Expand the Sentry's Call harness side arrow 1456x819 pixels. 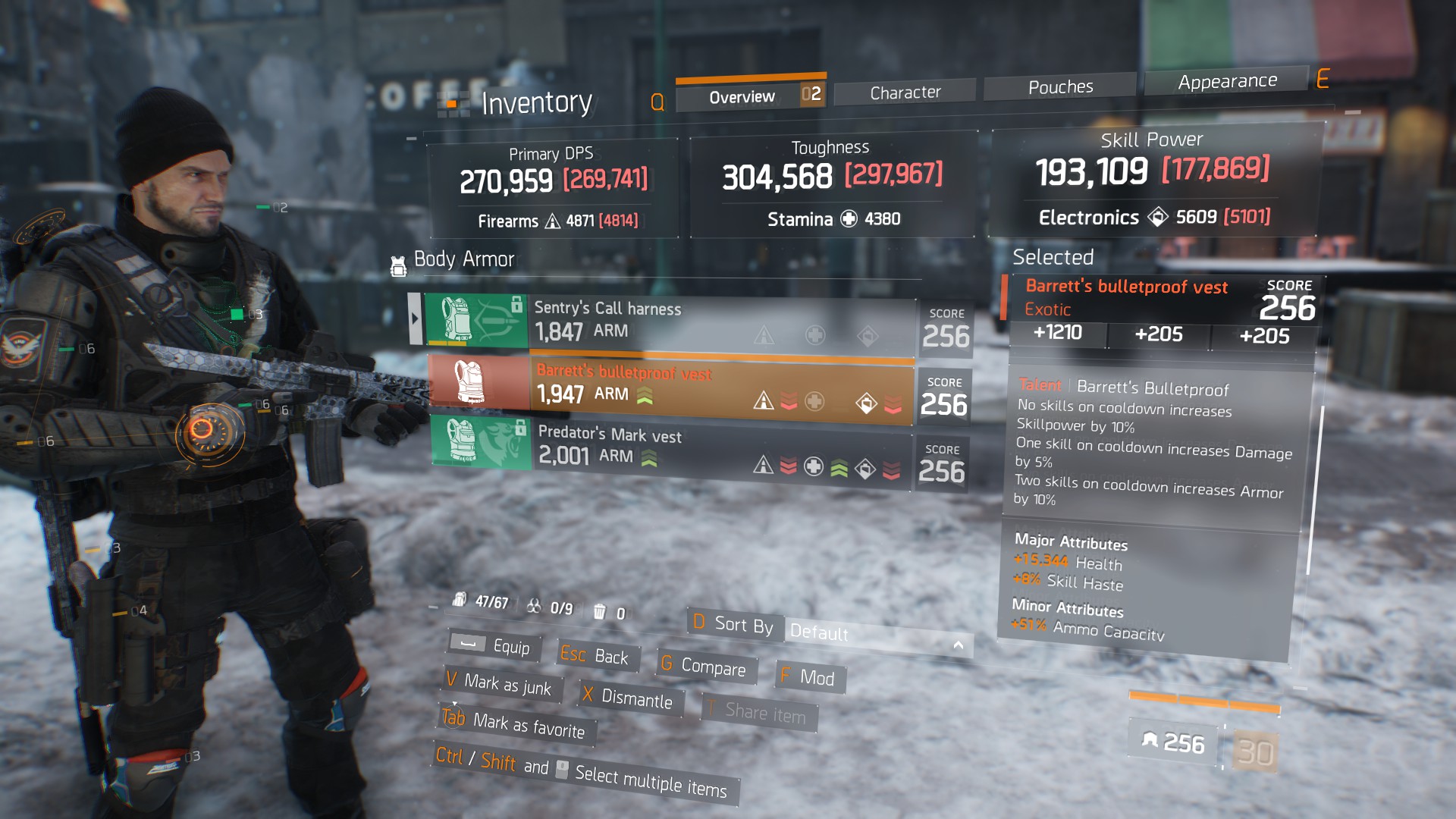click(415, 318)
